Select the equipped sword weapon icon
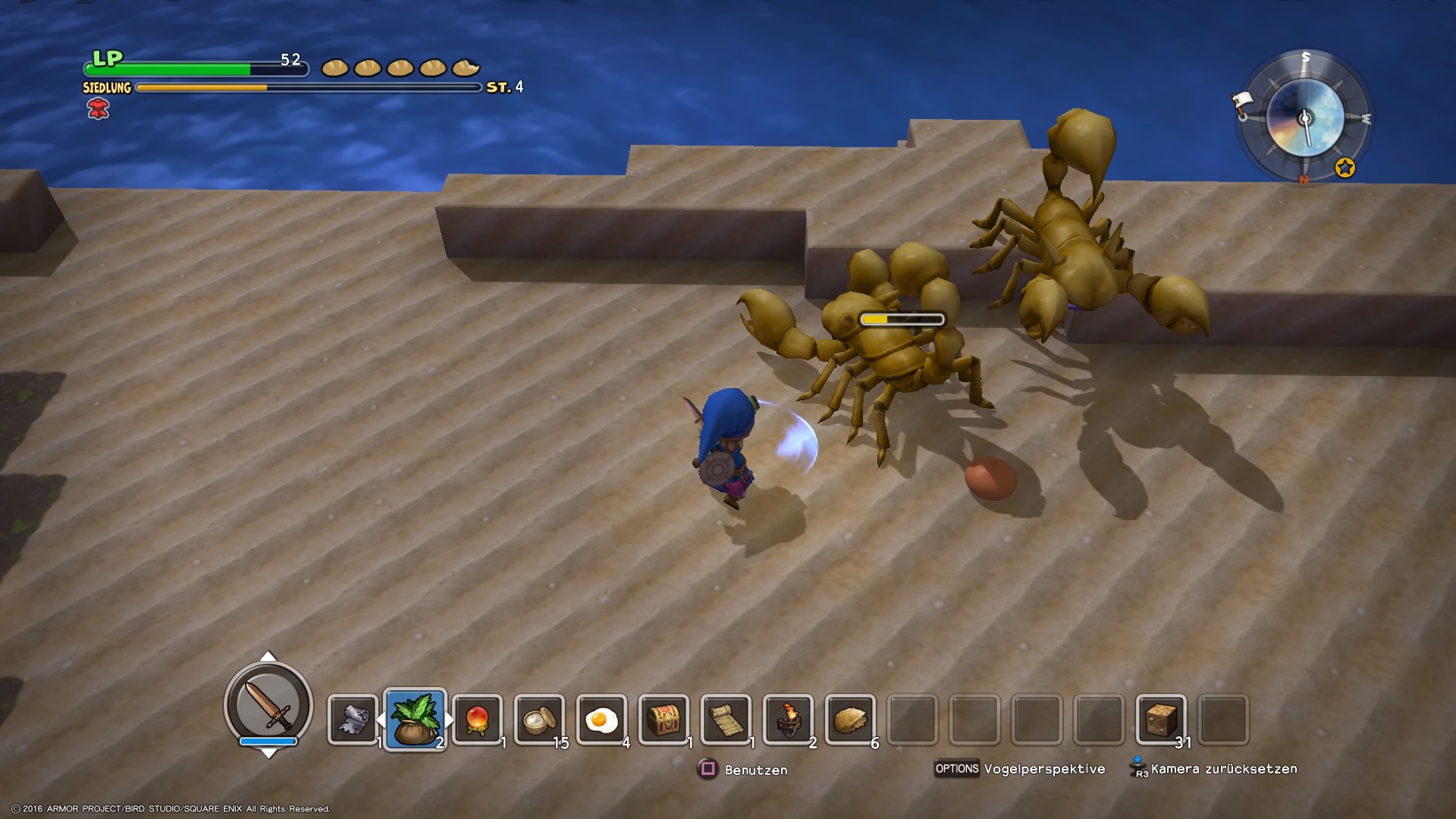Image resolution: width=1456 pixels, height=819 pixels. coord(268,704)
